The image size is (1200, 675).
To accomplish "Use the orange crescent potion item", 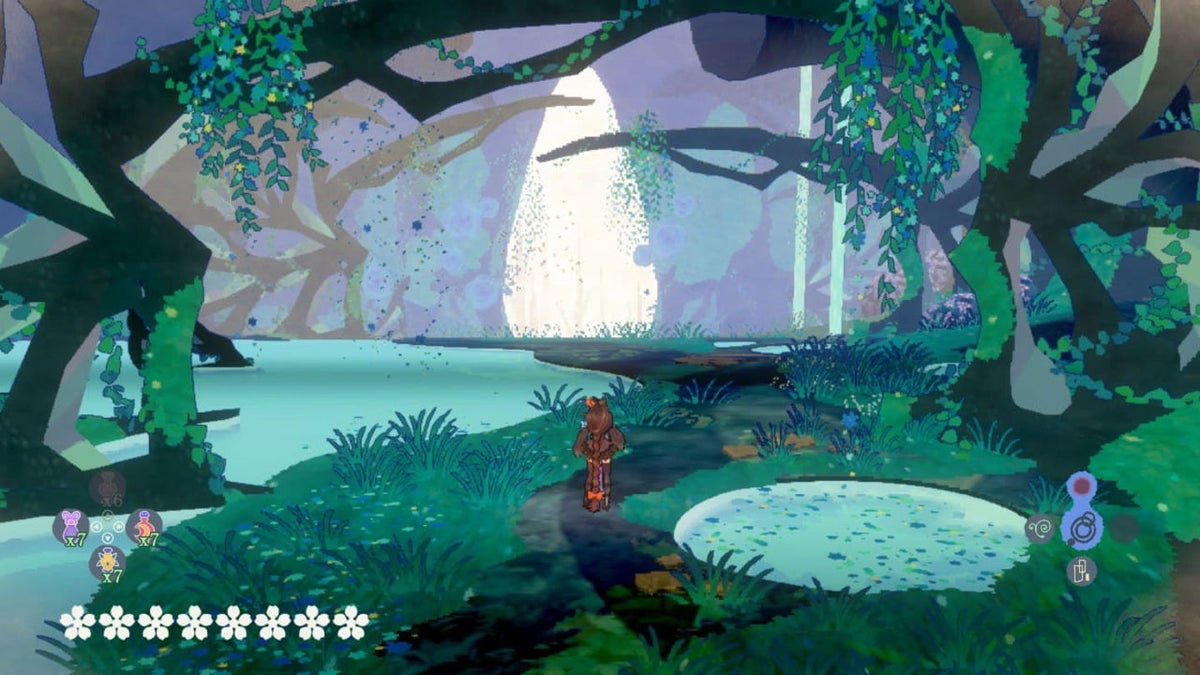I will coord(145,526).
